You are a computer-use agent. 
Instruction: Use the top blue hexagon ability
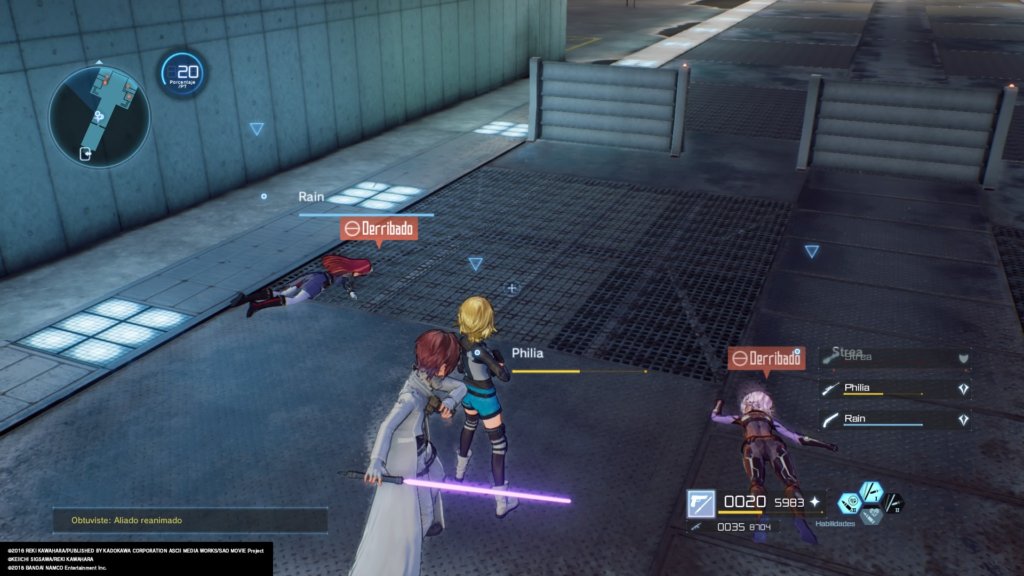click(x=871, y=491)
